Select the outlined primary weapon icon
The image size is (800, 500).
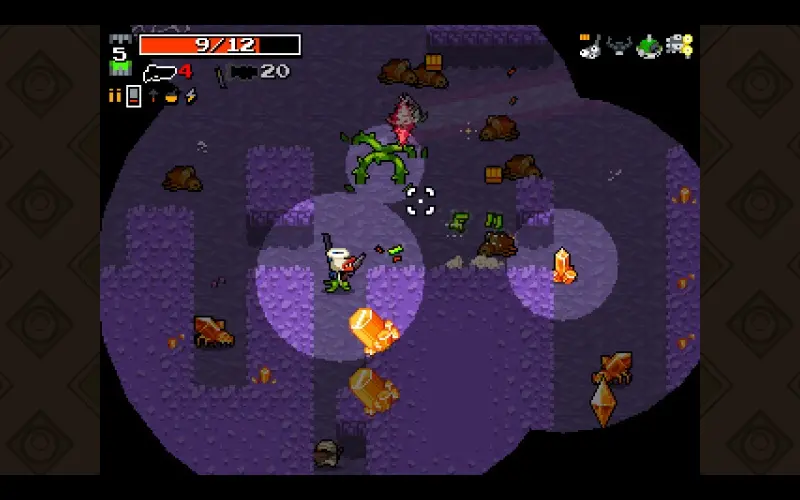click(160, 72)
